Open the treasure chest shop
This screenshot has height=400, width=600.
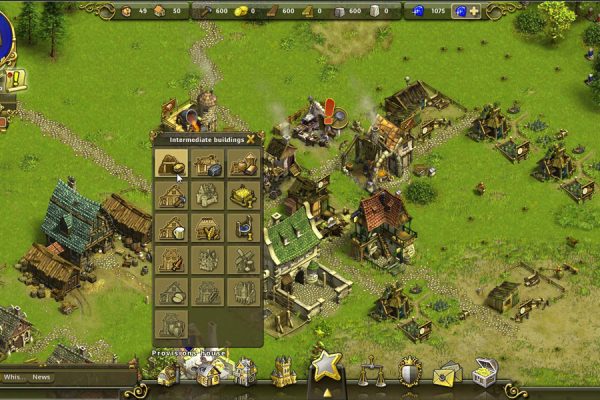pyautogui.click(x=485, y=372)
